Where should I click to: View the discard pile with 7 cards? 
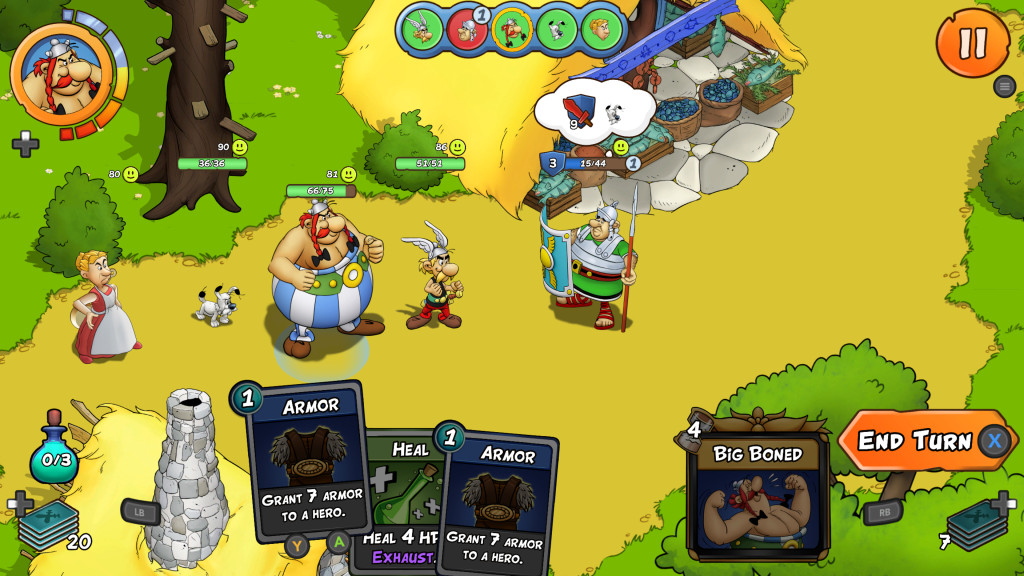(x=975, y=524)
